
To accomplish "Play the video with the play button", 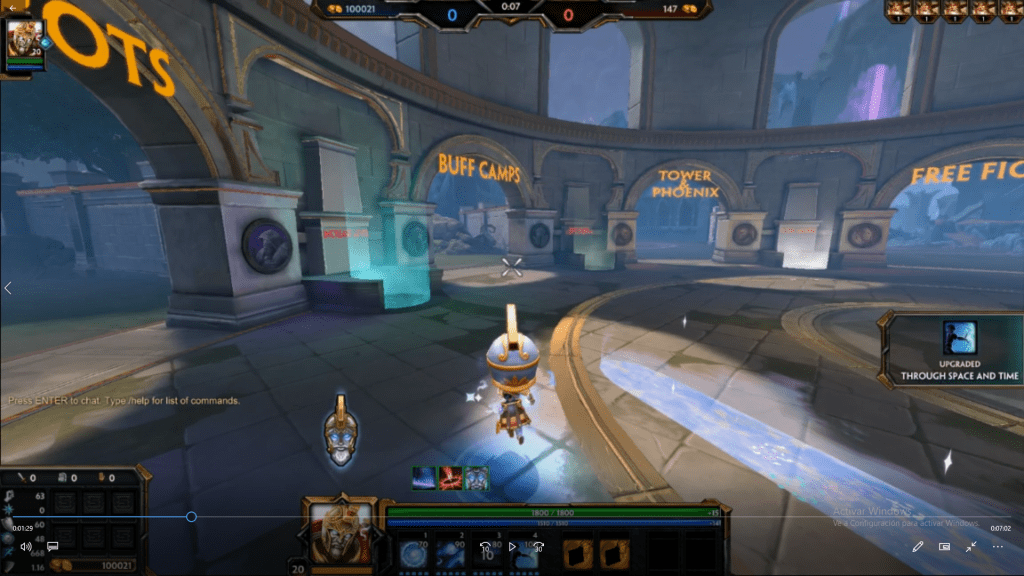I will point(512,547).
